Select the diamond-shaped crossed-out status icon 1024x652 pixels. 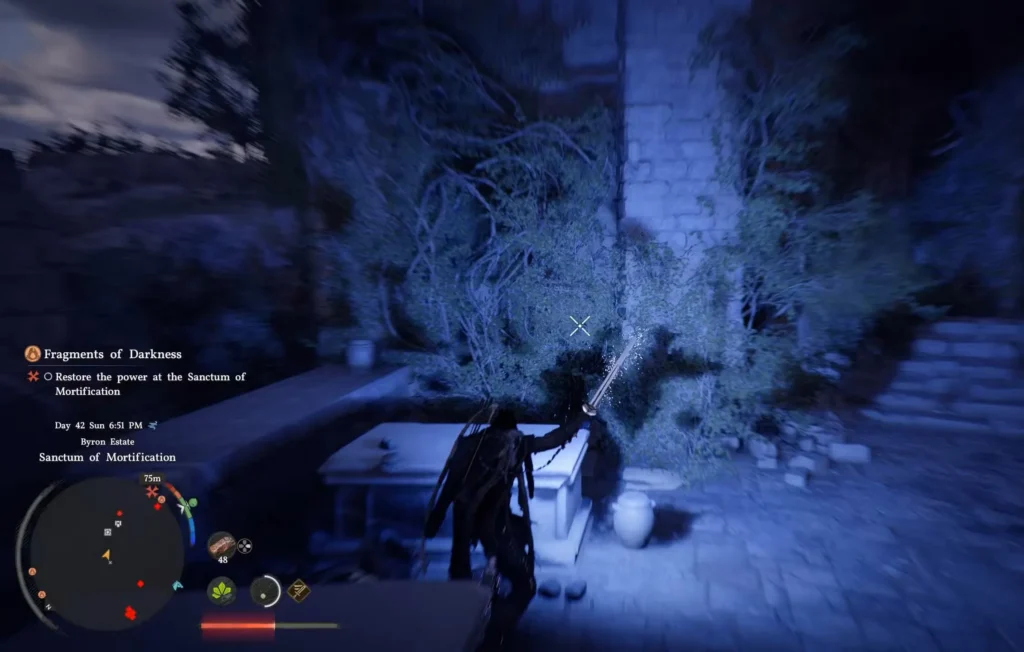click(299, 590)
